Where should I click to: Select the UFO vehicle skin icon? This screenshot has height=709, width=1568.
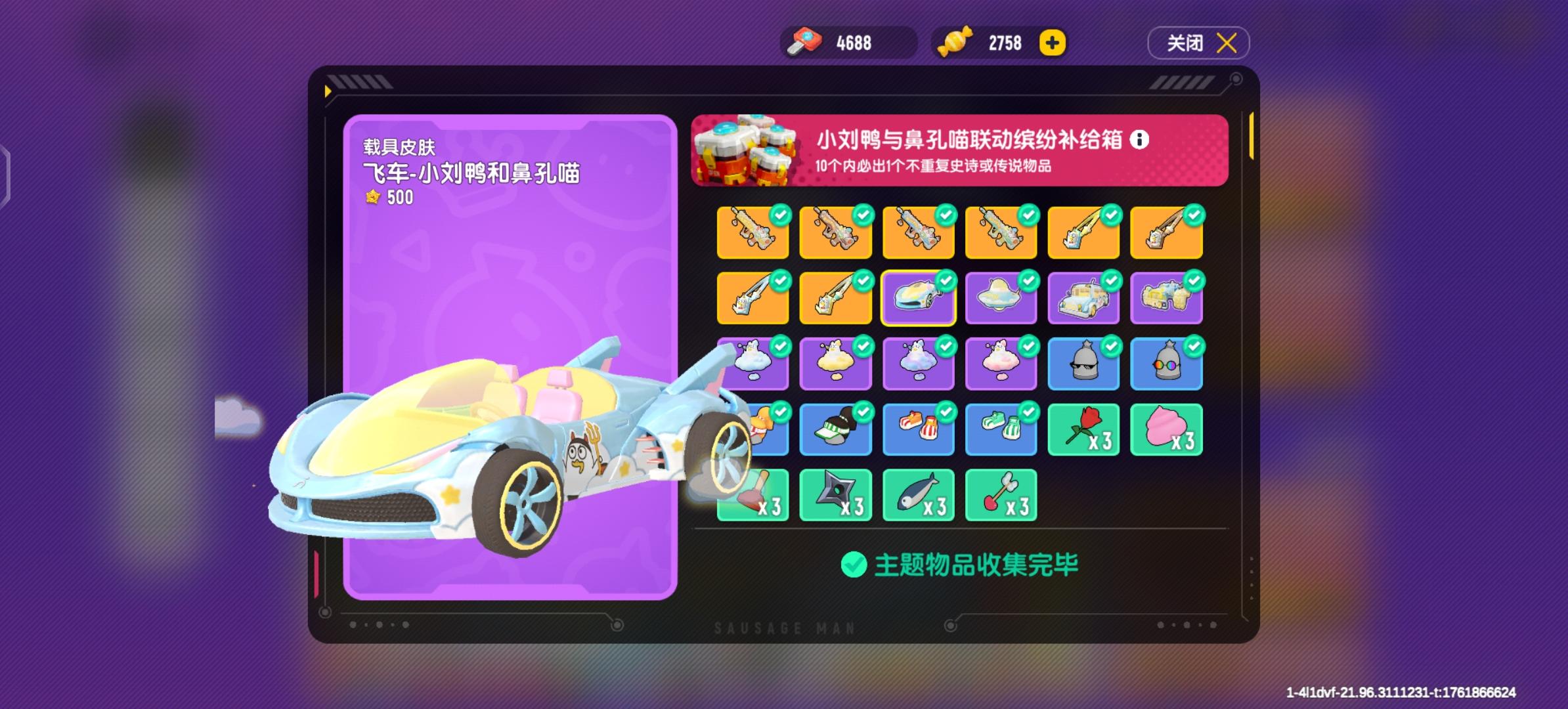tap(1001, 297)
